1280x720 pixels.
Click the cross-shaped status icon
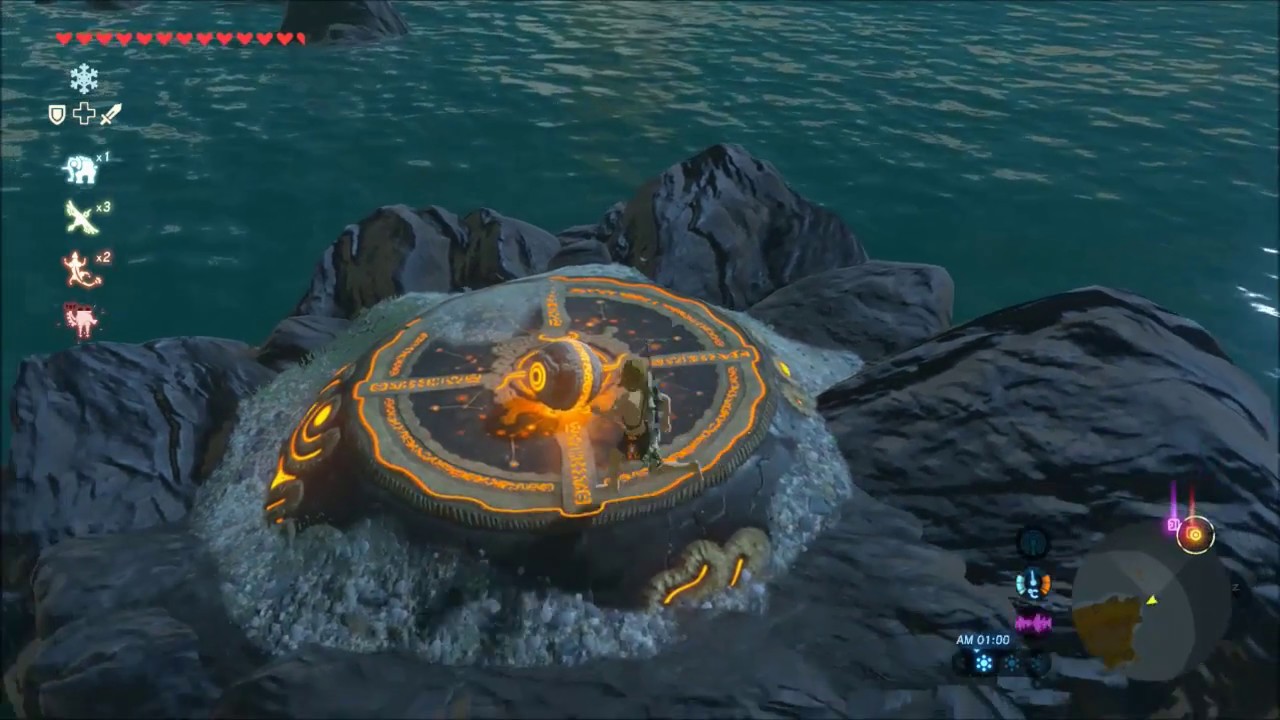(x=84, y=114)
